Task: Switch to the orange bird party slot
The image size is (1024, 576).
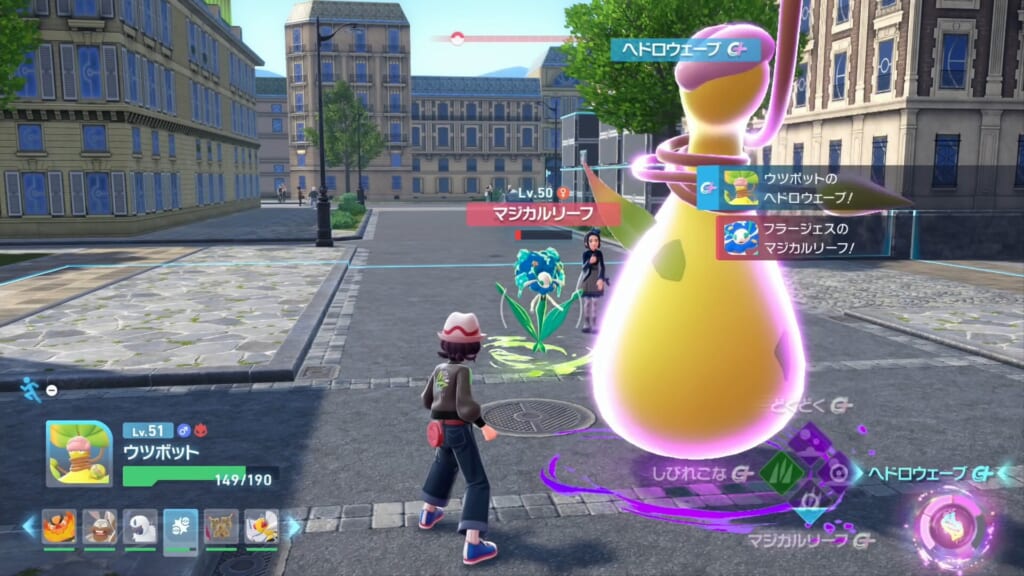Action: tap(59, 526)
